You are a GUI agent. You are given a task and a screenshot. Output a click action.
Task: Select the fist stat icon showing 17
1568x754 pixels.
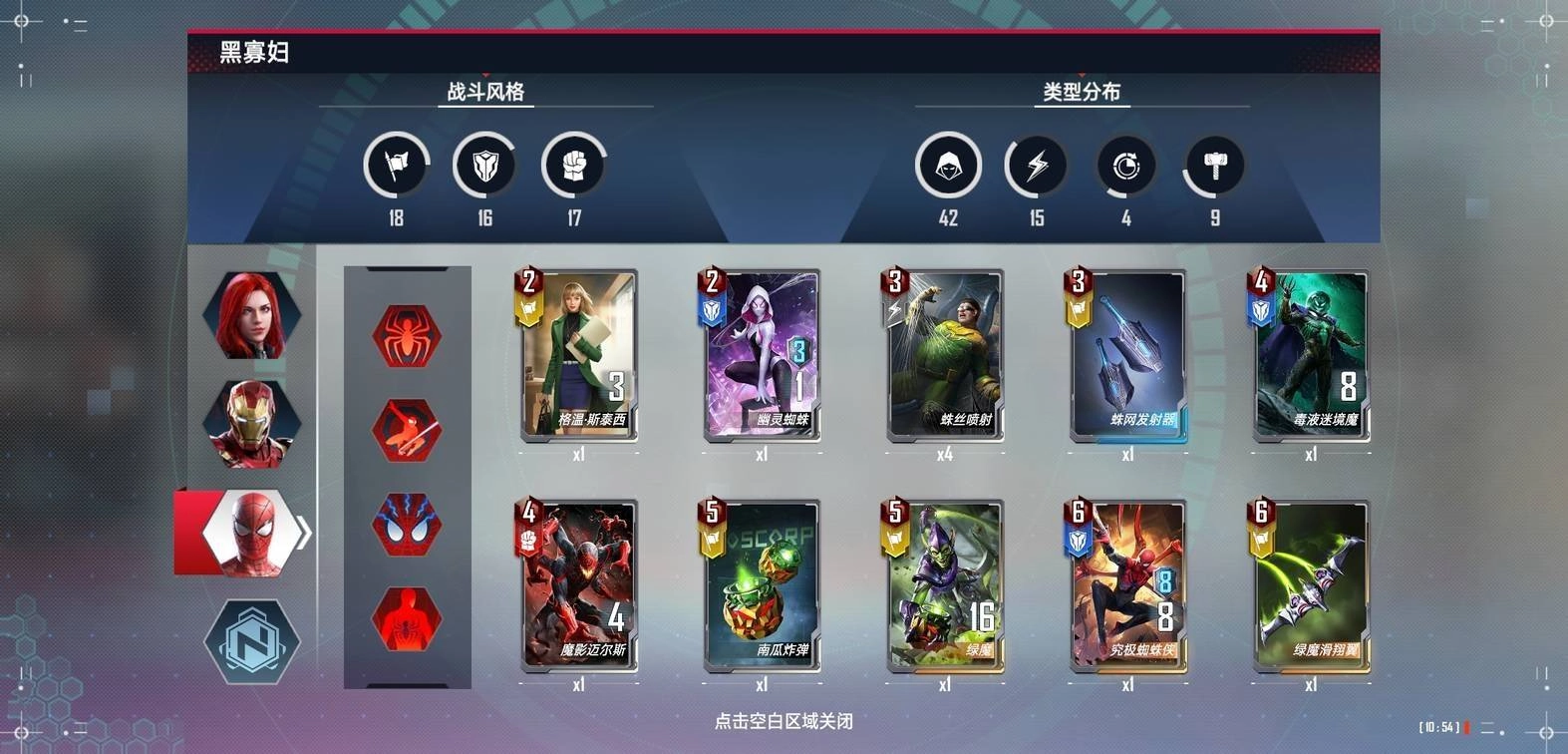tap(572, 166)
